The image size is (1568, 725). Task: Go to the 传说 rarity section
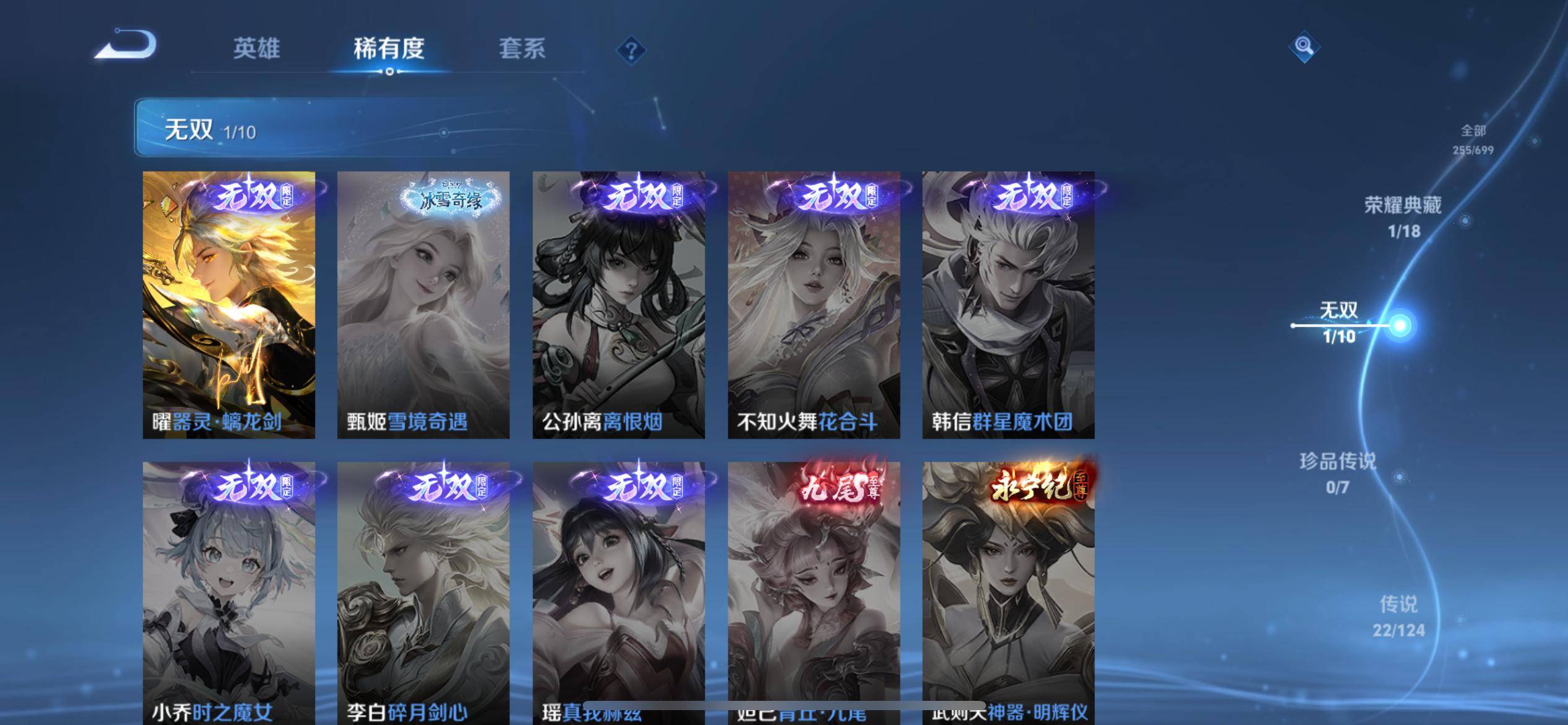coord(1398,616)
